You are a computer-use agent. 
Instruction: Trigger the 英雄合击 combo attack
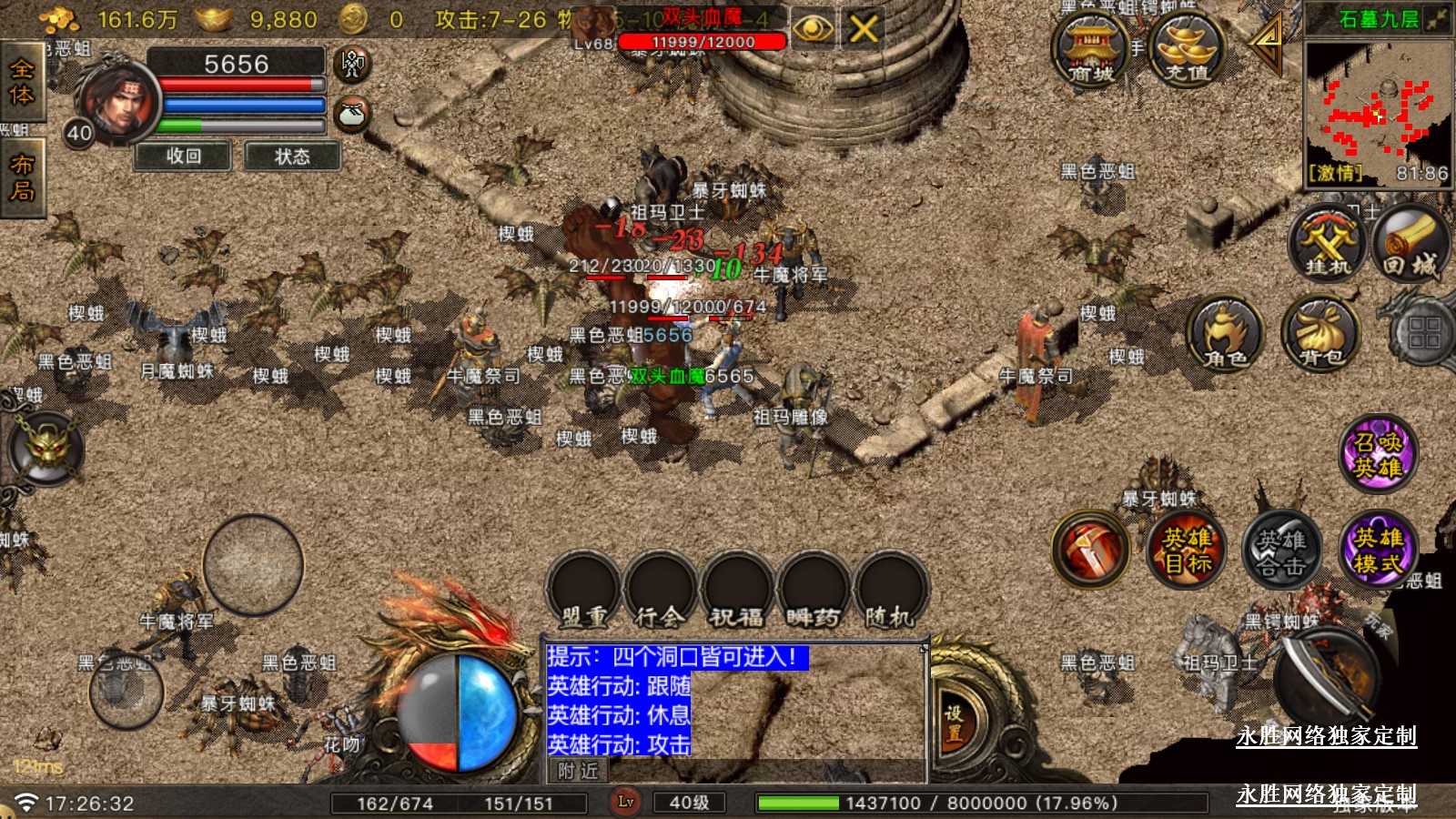click(x=1281, y=551)
